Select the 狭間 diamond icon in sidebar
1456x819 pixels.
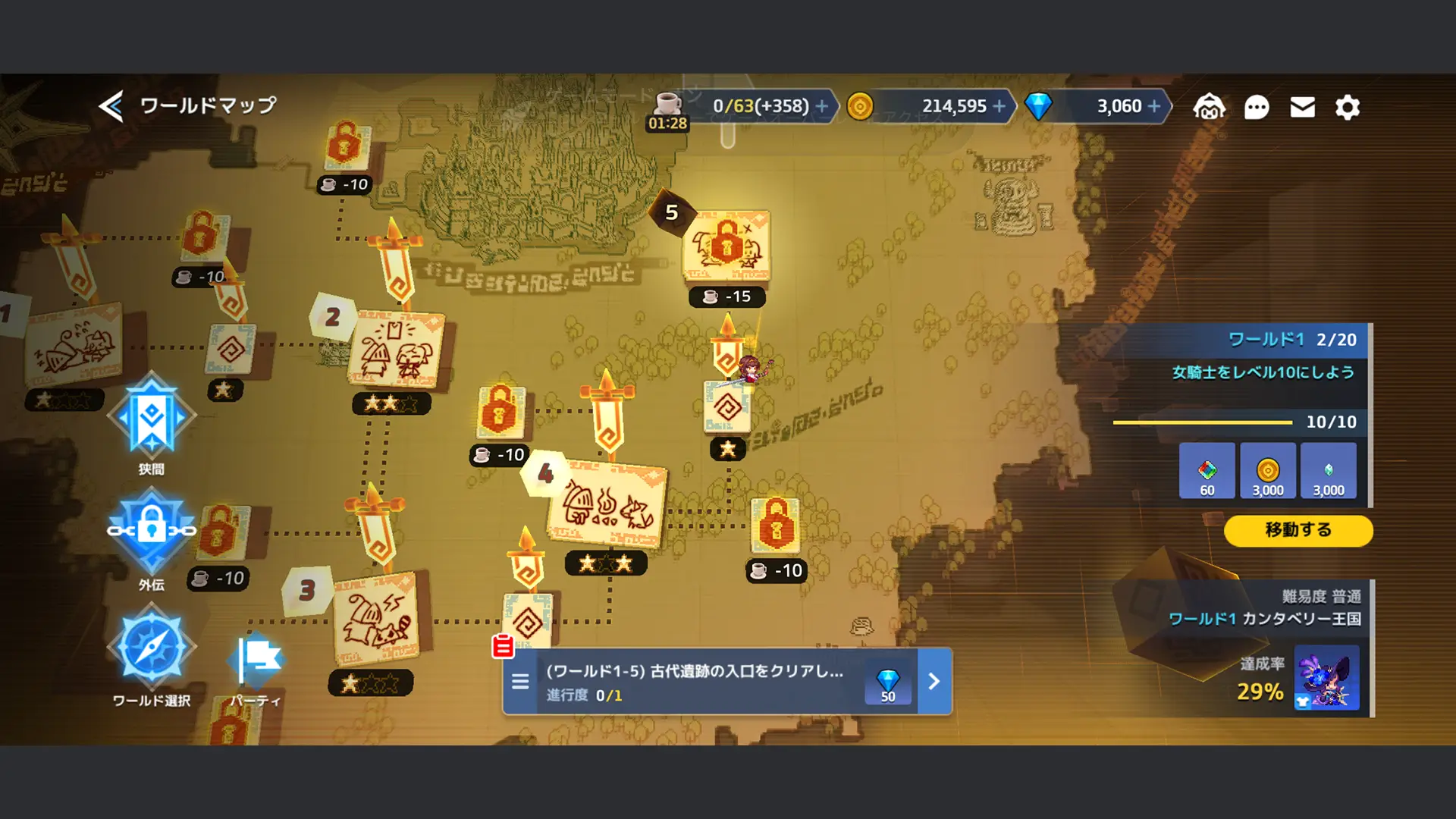pos(152,416)
